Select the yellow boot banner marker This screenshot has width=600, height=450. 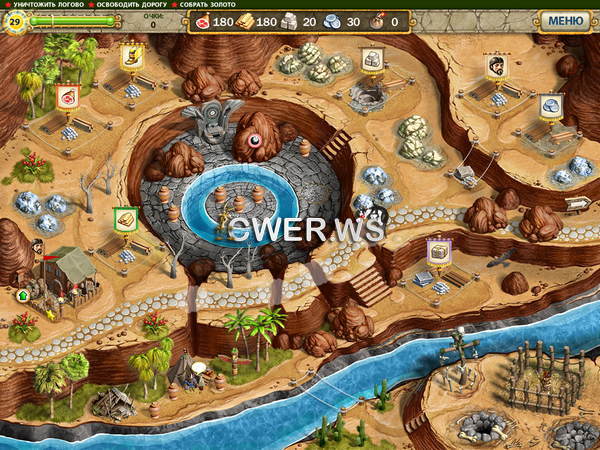(131, 56)
